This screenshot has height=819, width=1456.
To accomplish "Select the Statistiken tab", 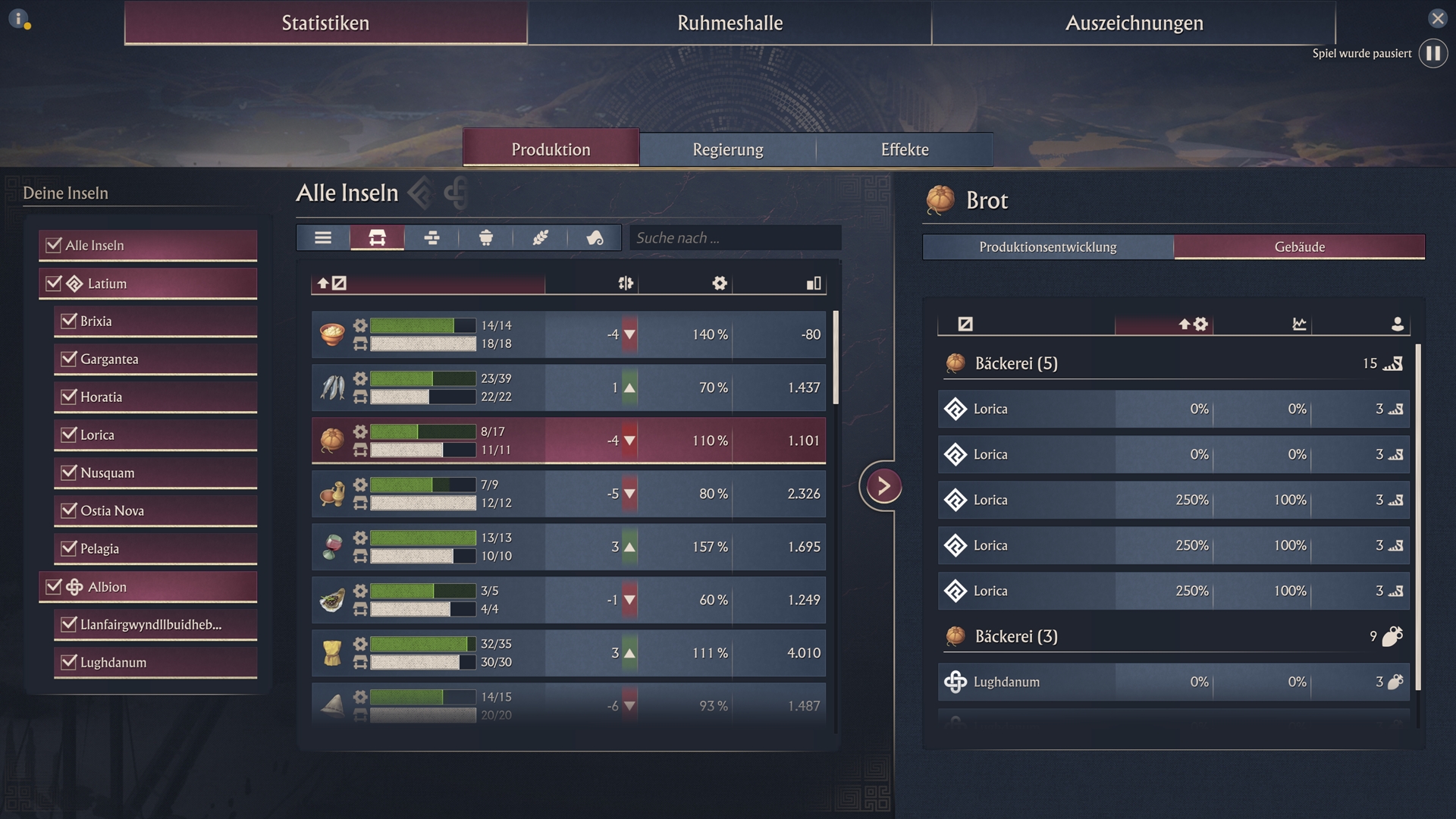I will (325, 23).
